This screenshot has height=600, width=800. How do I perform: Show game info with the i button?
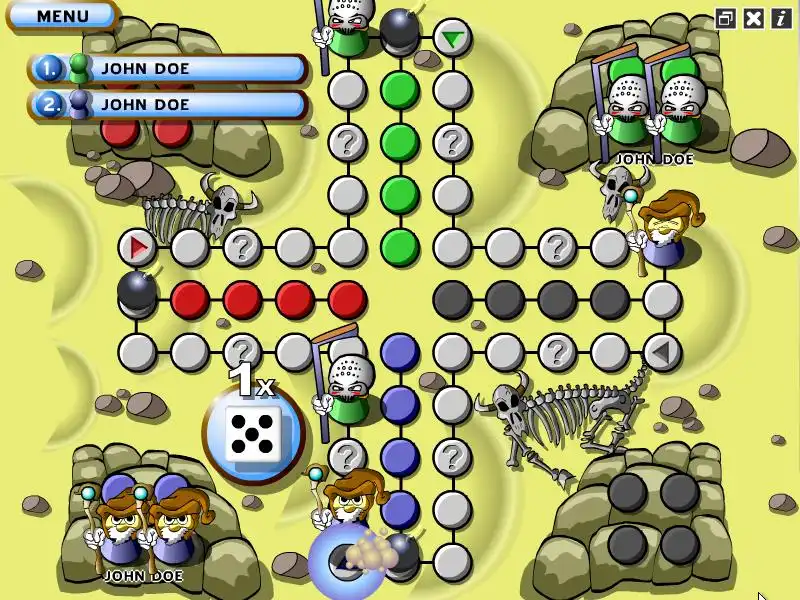coord(780,18)
